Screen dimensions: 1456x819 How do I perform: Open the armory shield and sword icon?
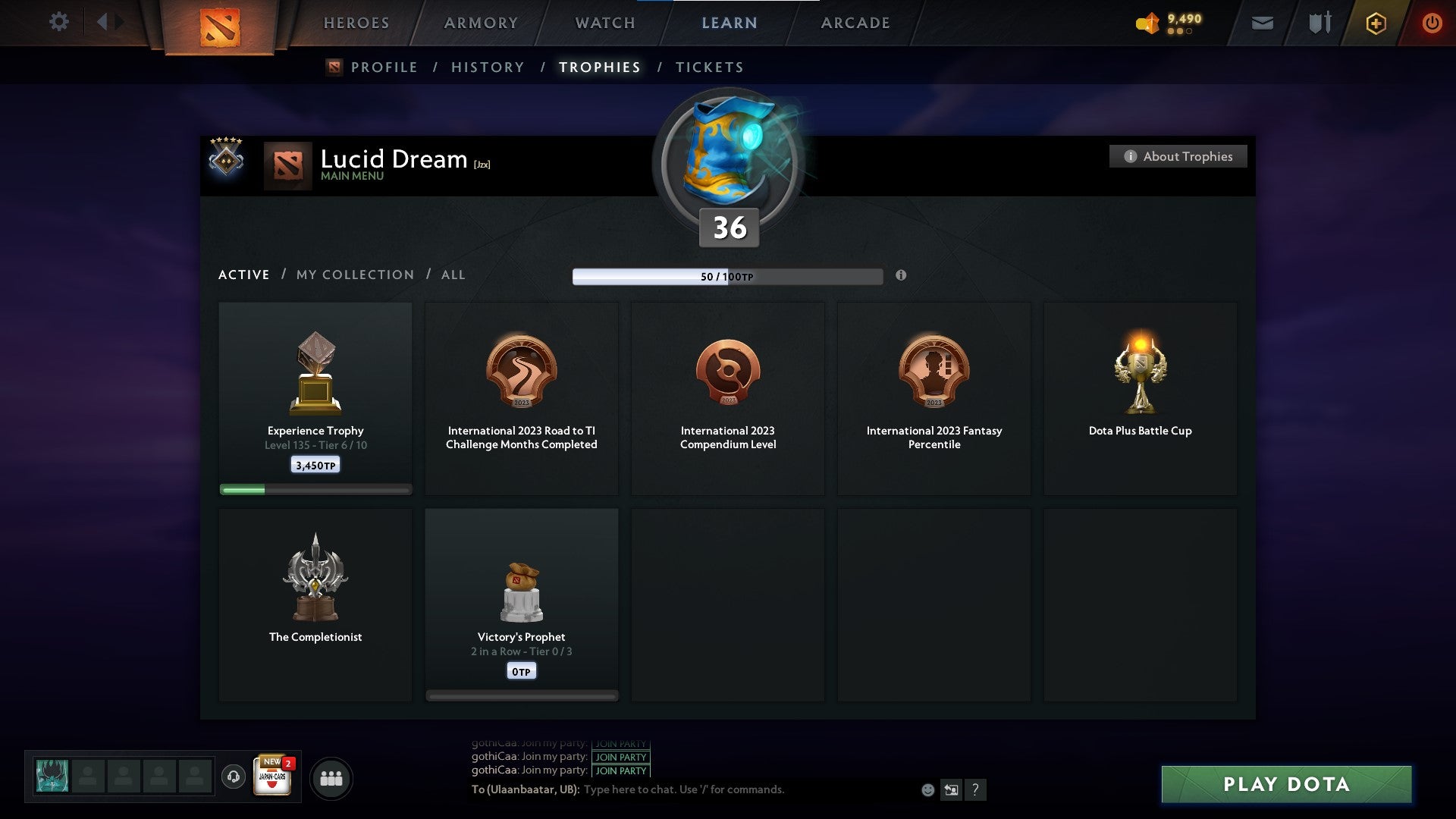(1319, 23)
